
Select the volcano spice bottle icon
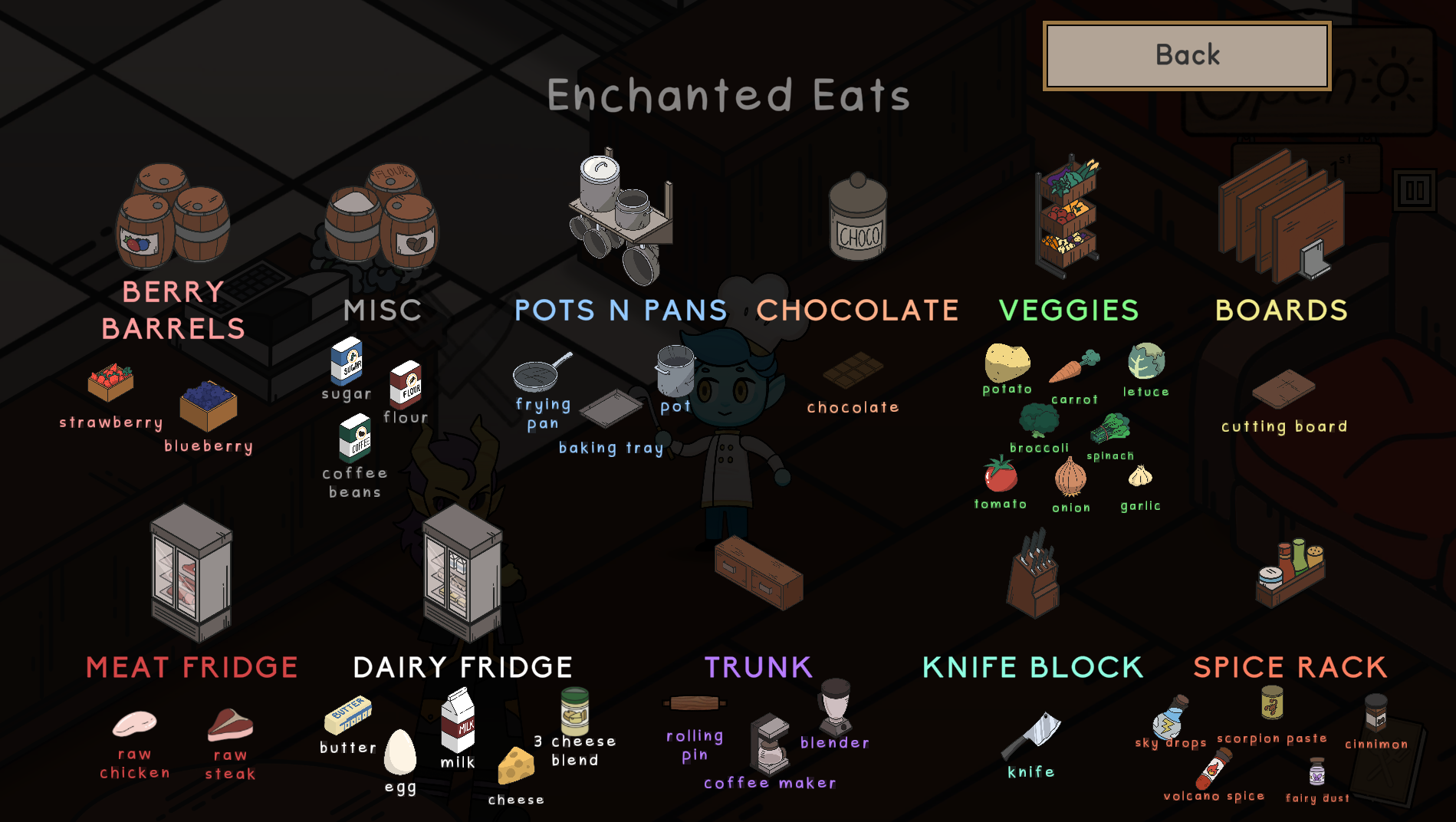1213,768
